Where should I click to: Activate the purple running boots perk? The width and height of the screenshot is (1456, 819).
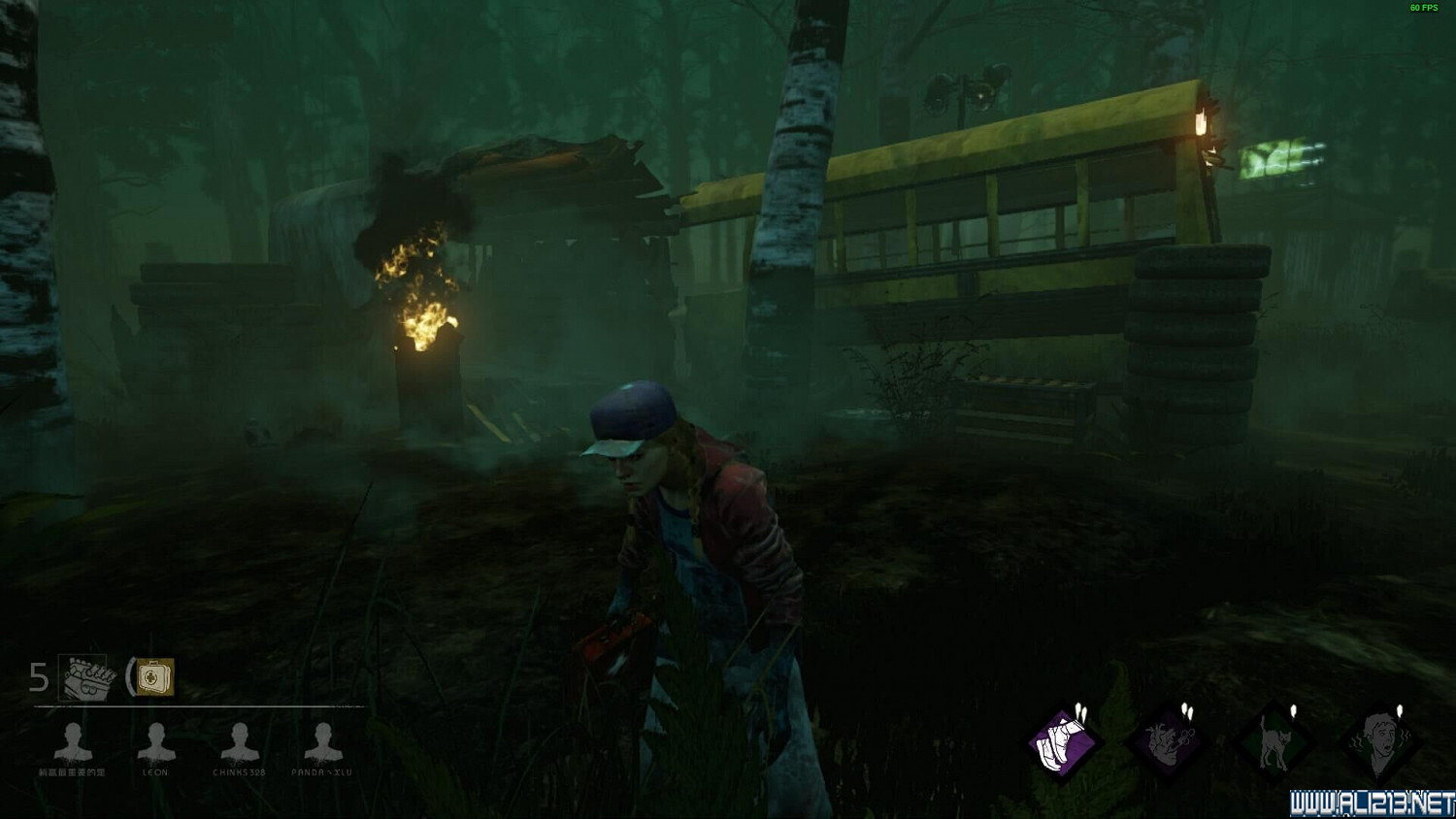tap(1062, 744)
